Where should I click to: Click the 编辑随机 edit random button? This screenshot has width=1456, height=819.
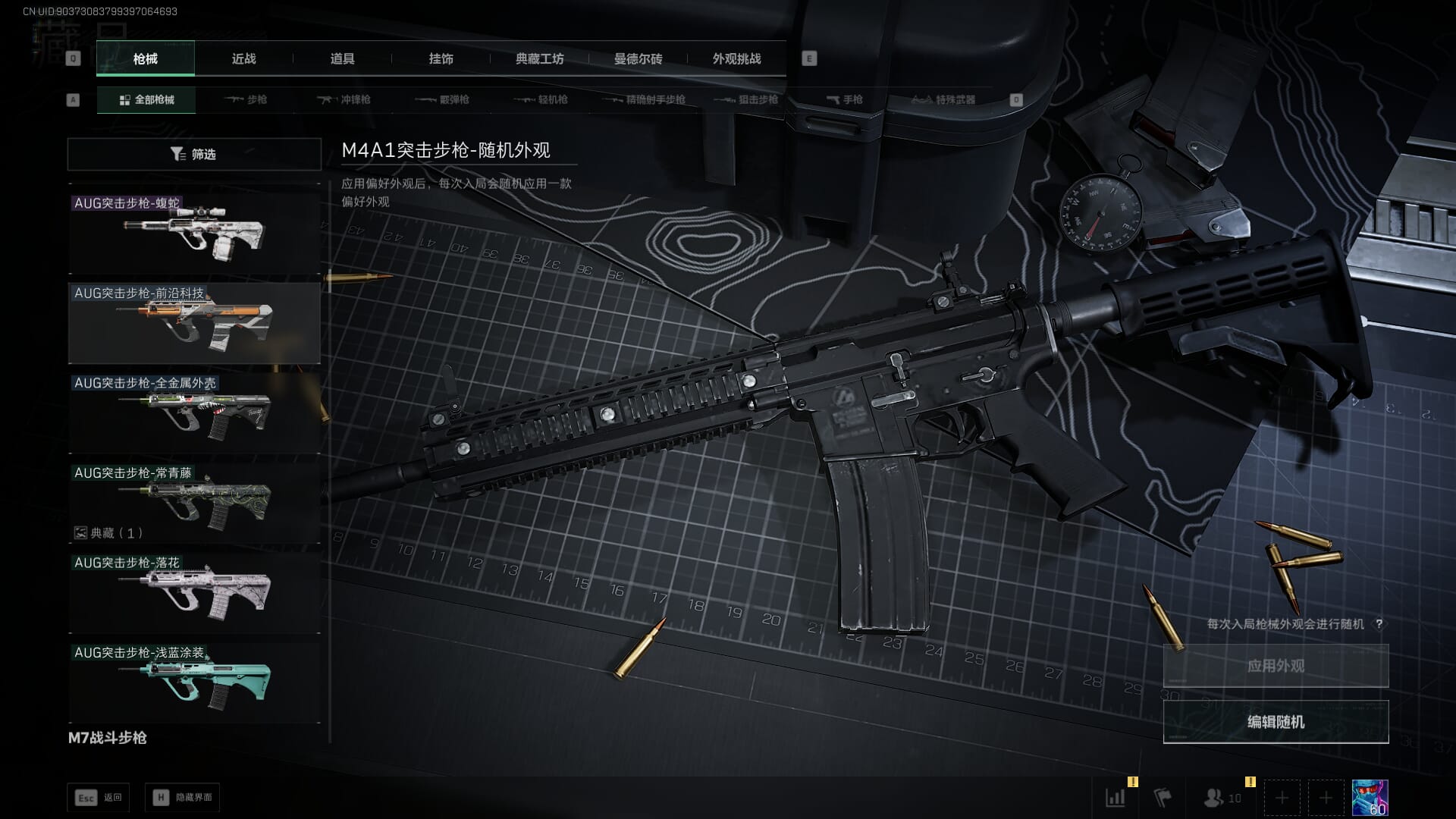coord(1276,722)
